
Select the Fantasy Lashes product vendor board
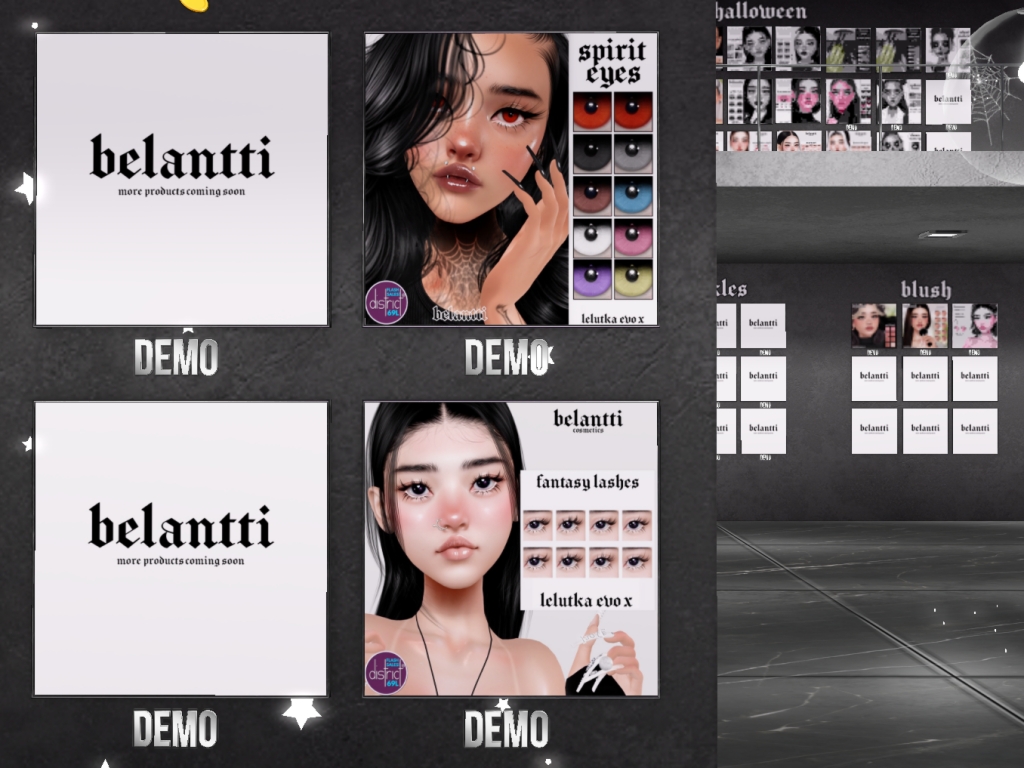coord(510,548)
